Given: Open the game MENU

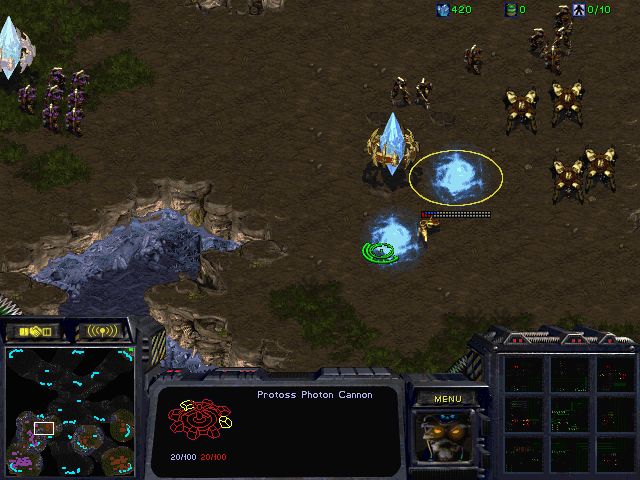Looking at the screenshot, I should point(447,398).
